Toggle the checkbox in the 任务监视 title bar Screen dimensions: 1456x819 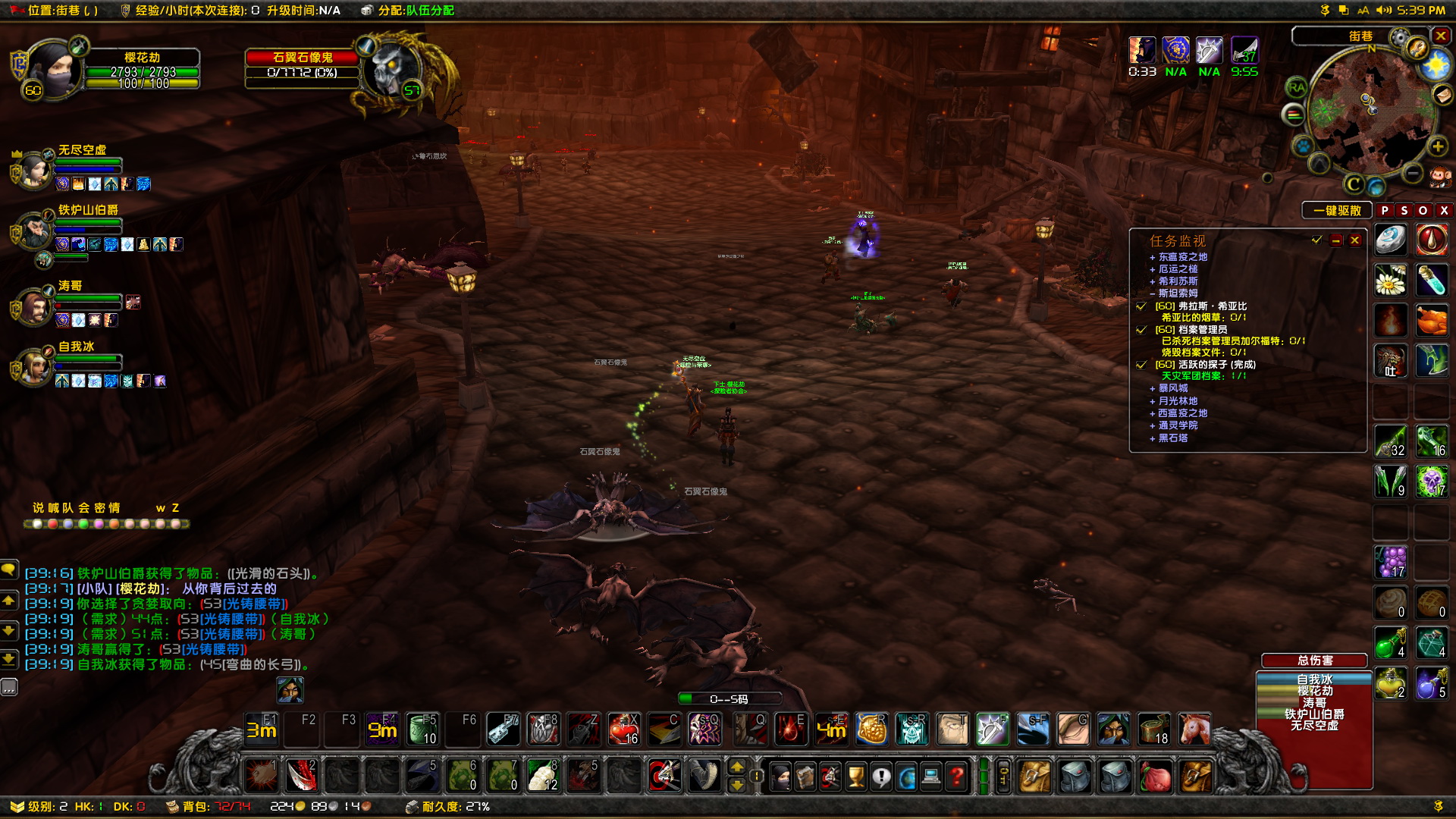tap(1316, 240)
